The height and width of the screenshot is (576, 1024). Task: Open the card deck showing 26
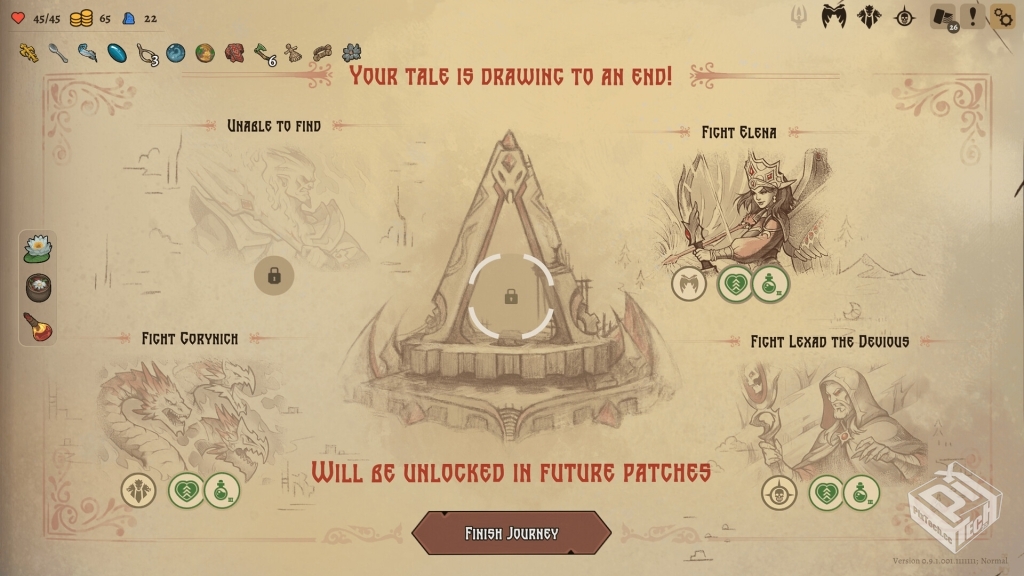(942, 17)
